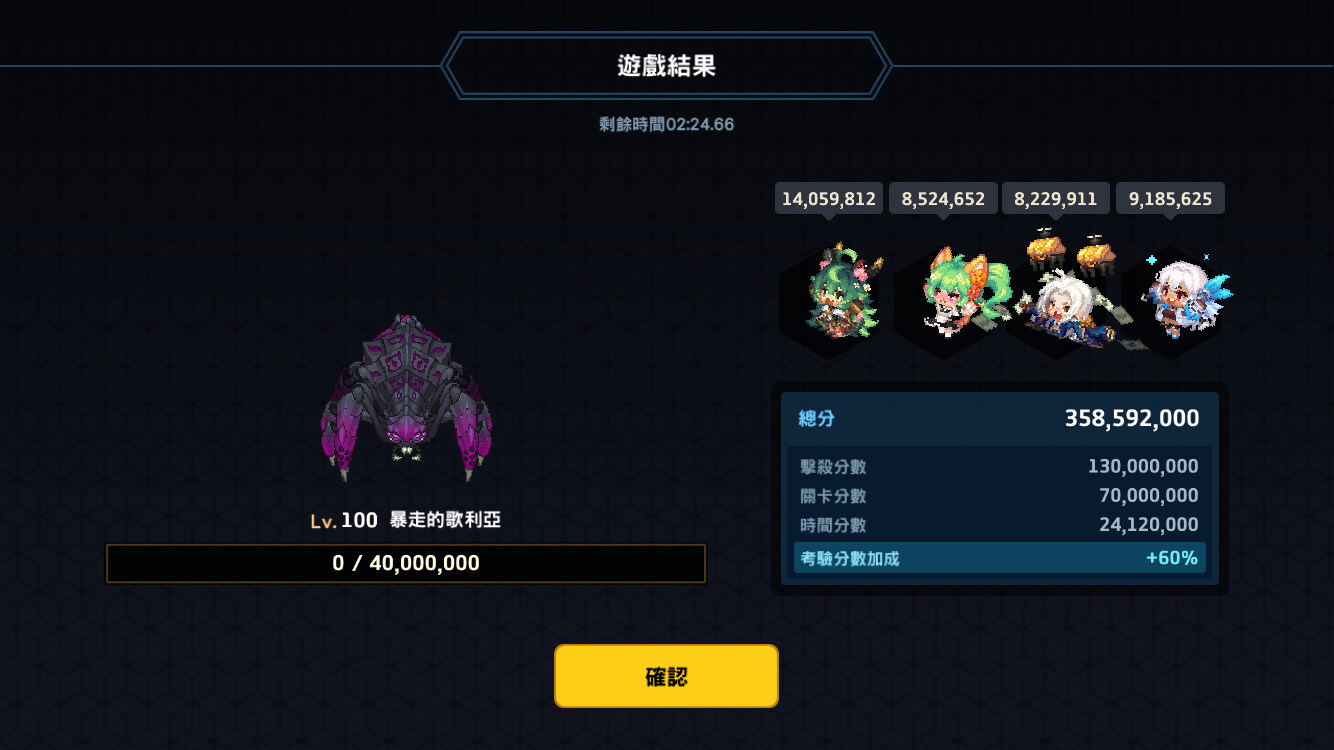Select the 關卡分數 stage score entry
This screenshot has width=1334, height=750.
1000,495
